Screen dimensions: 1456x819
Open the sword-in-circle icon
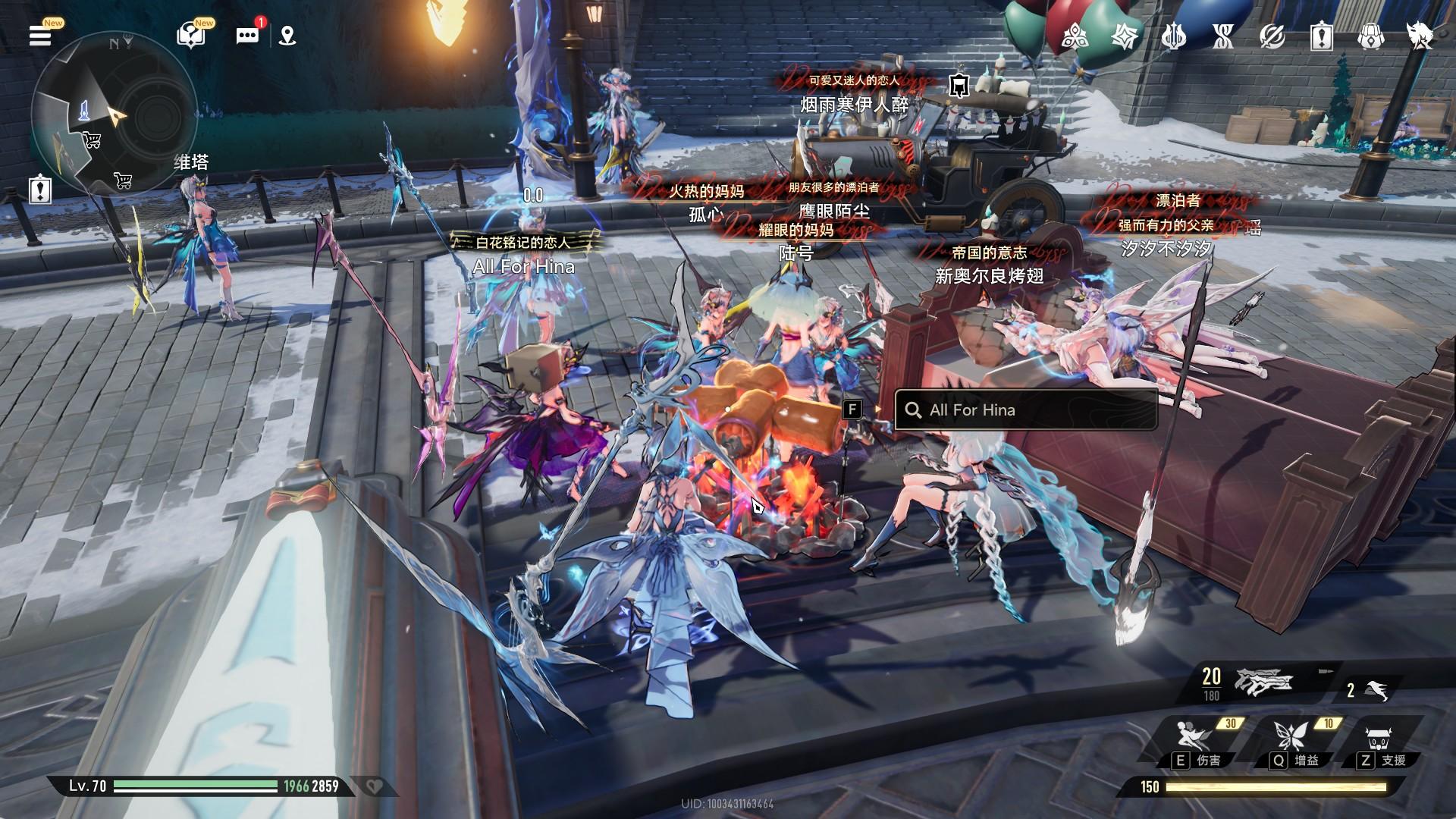click(1272, 36)
